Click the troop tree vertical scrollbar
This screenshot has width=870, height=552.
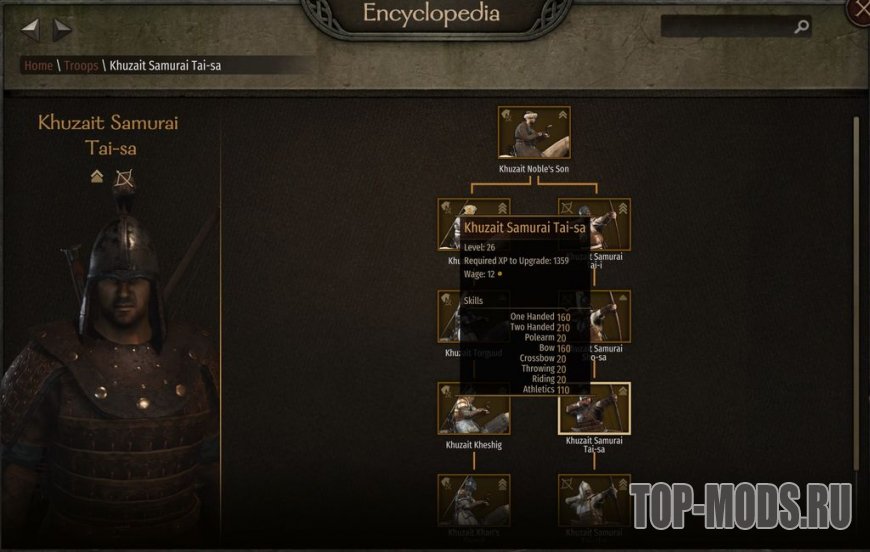(x=855, y=300)
